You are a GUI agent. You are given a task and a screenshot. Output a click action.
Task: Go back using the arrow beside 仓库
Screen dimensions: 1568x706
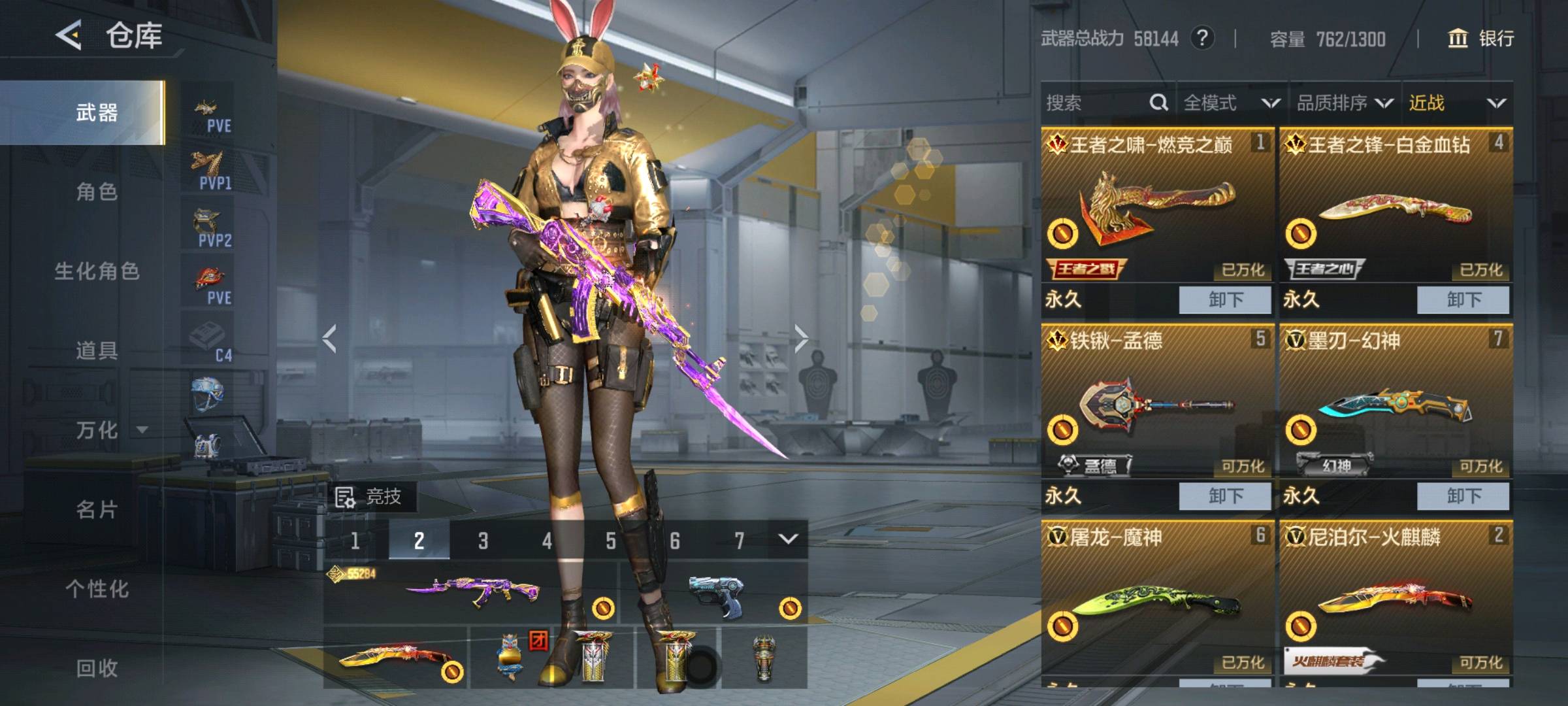pyautogui.click(x=69, y=35)
